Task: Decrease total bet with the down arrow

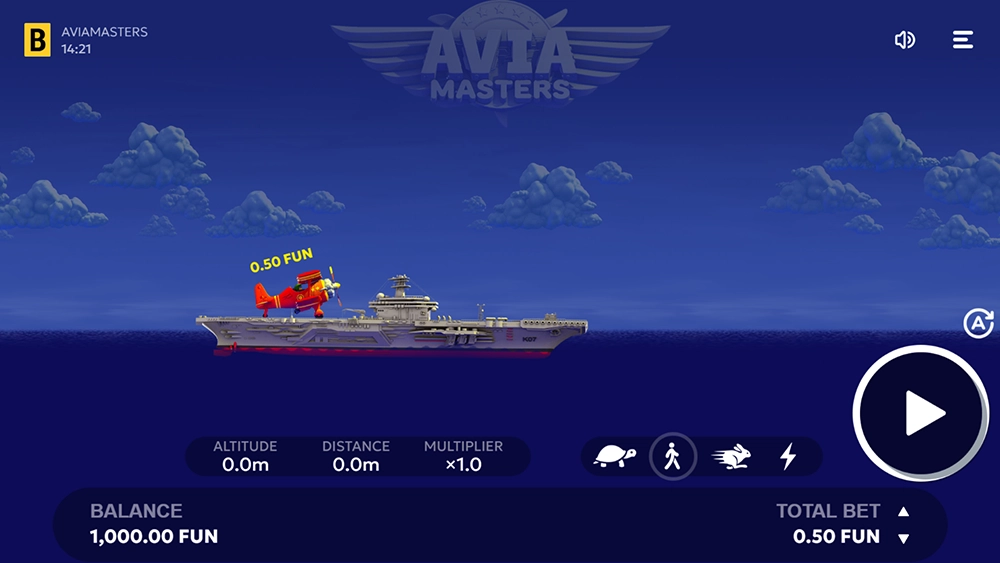Action: (x=904, y=538)
